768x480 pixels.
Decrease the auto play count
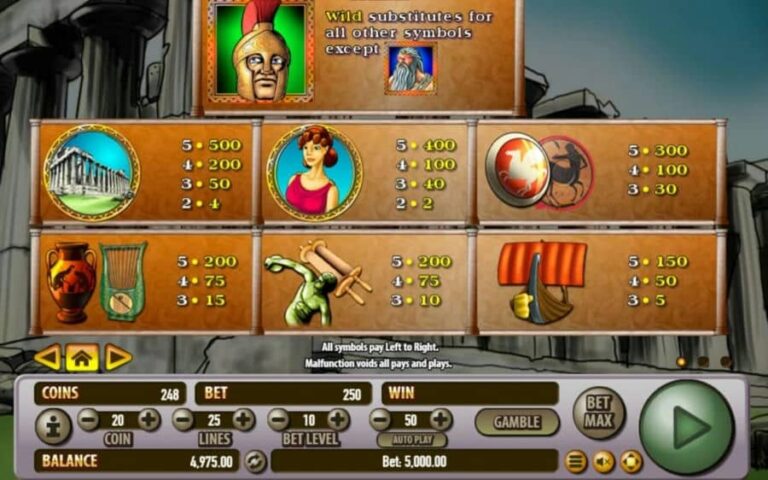click(380, 420)
